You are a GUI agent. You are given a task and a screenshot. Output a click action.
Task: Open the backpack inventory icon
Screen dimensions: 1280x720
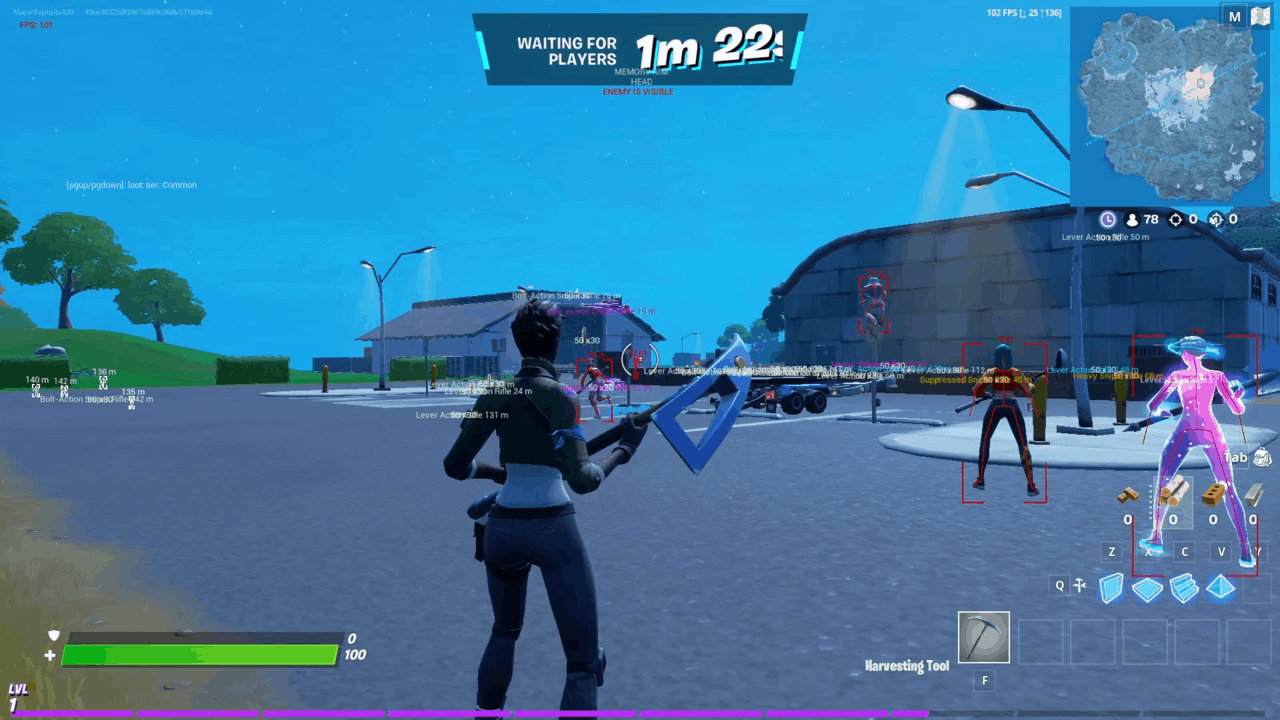1262,458
